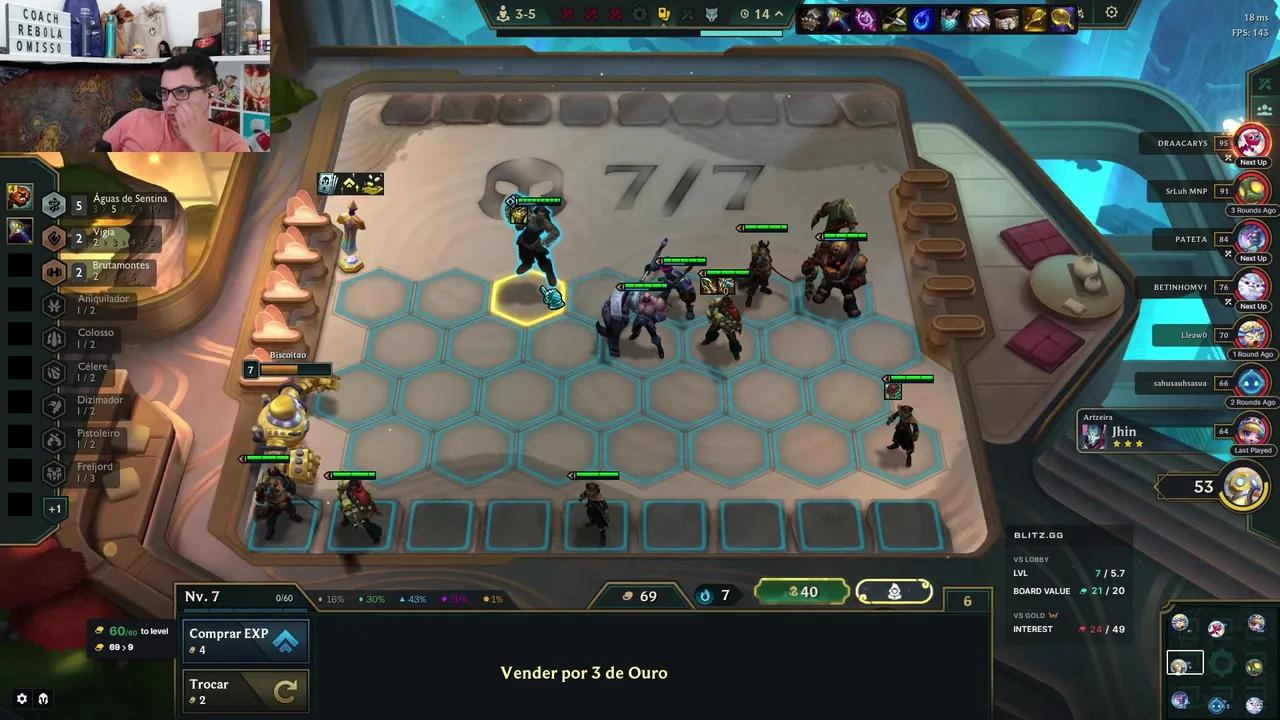
Task: Expand hidden traits with +1 button
Action: [55, 508]
